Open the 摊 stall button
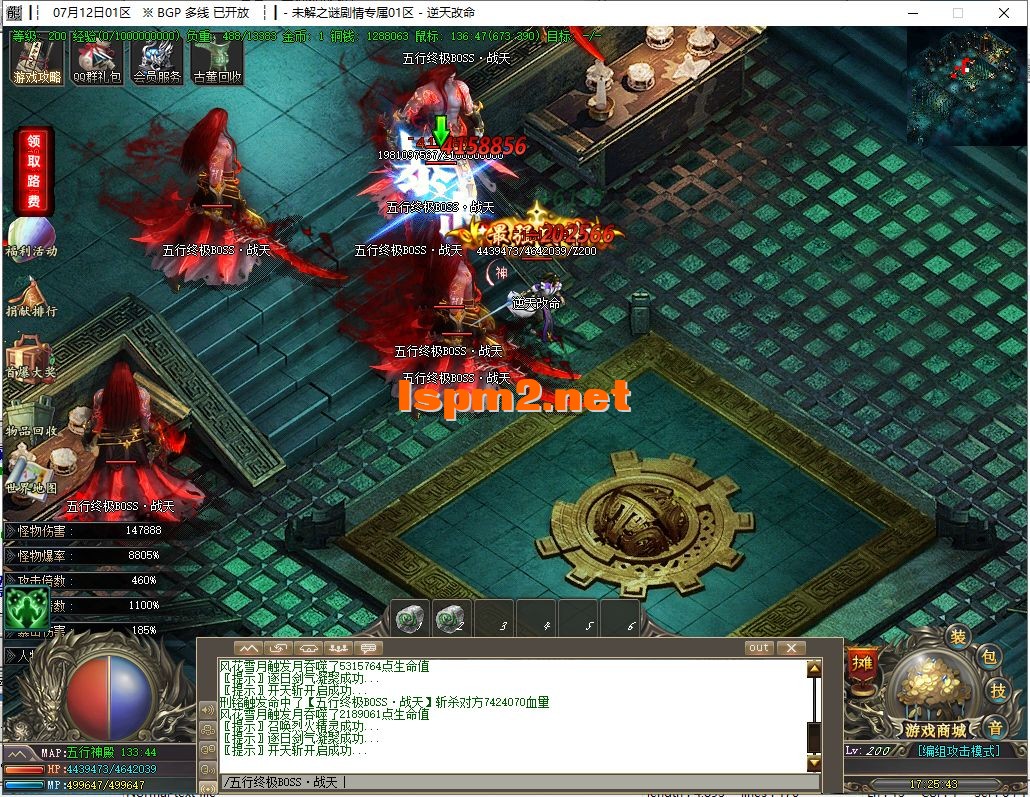 pyautogui.click(x=862, y=662)
